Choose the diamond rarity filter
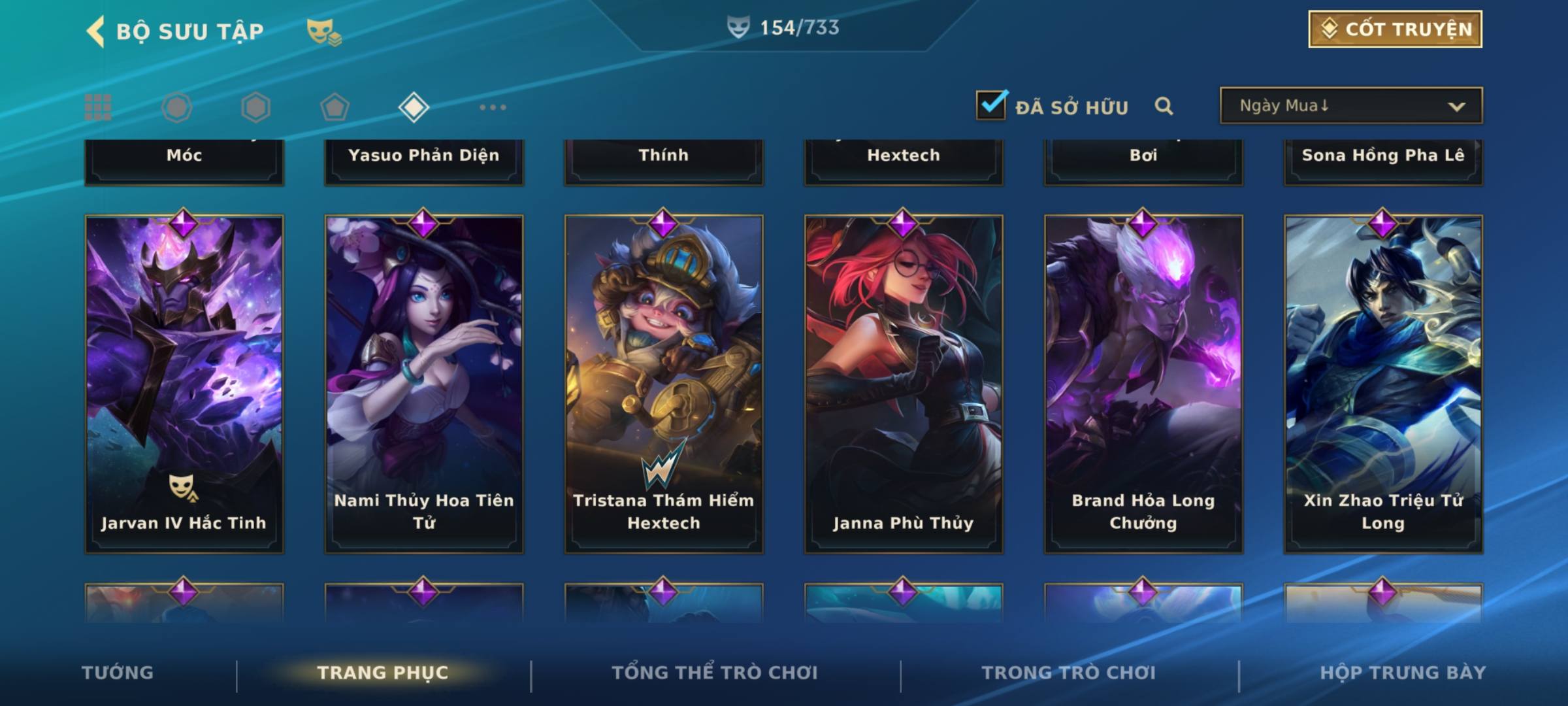The height and width of the screenshot is (706, 1568). 414,107
